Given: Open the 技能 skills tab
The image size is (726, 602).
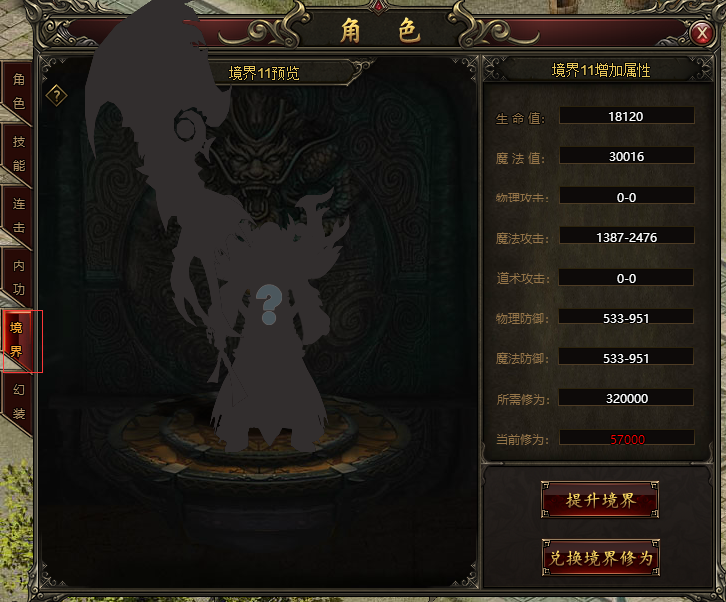Looking at the screenshot, I should [x=18, y=152].
